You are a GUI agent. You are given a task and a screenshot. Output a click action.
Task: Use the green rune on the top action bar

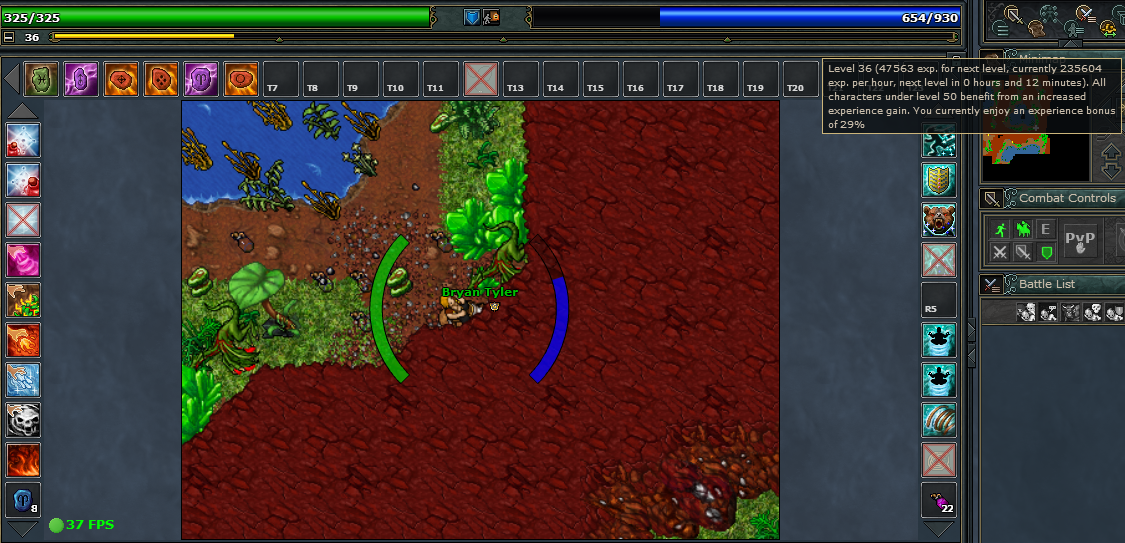[x=42, y=78]
